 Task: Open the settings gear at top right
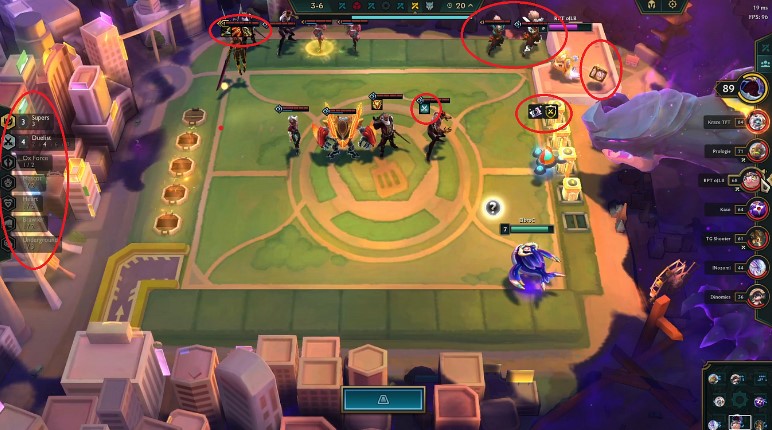(673, 5)
